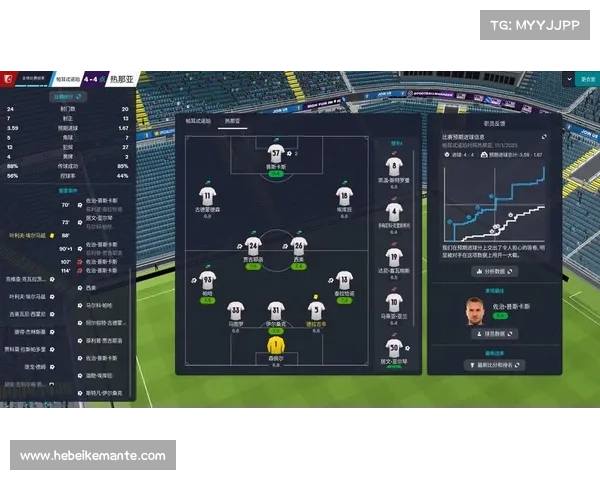This screenshot has width=600, height=480.
Task: Select defender number 31 on the pitch
Action: pos(275,310)
